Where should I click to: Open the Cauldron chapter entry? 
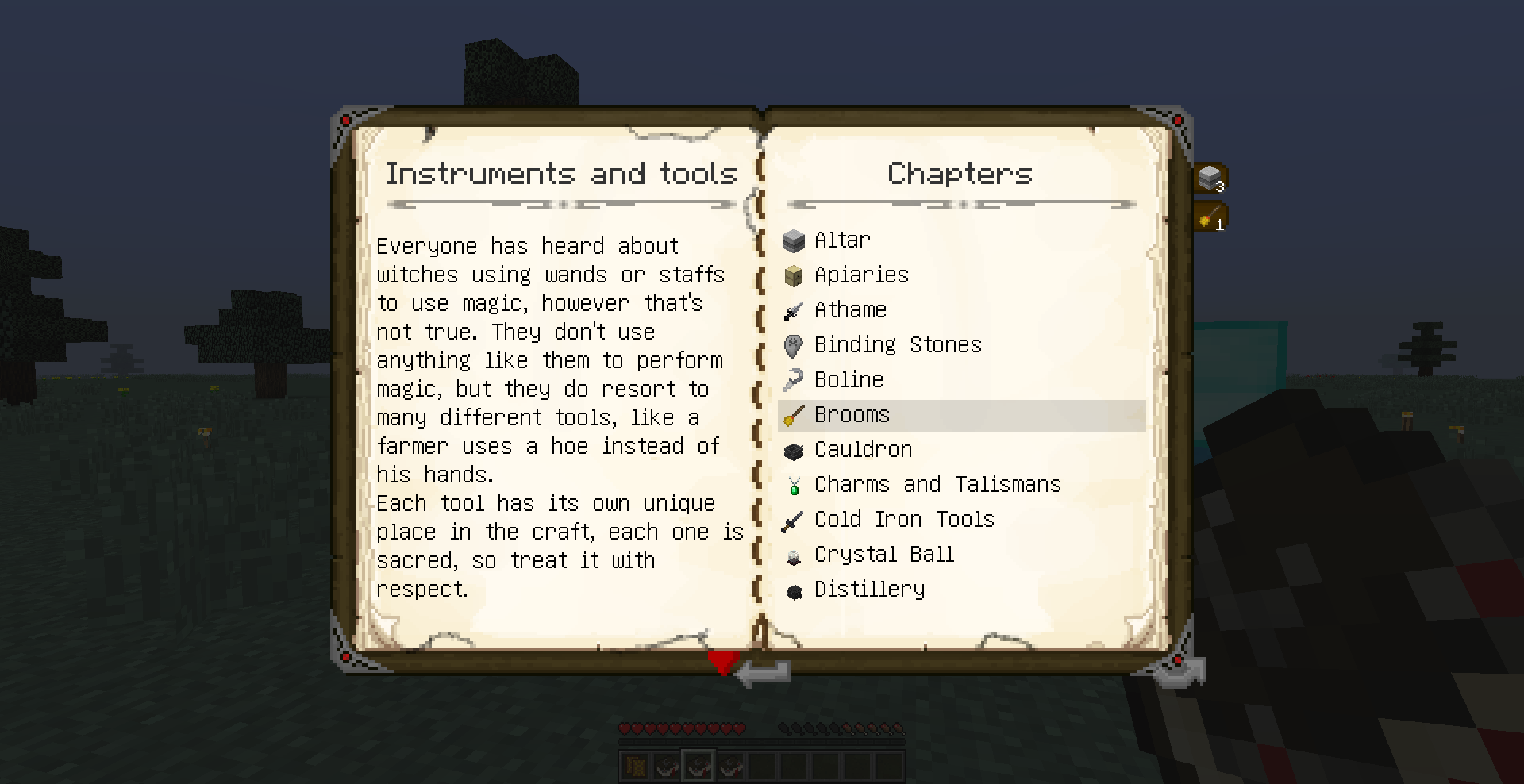coord(863,449)
